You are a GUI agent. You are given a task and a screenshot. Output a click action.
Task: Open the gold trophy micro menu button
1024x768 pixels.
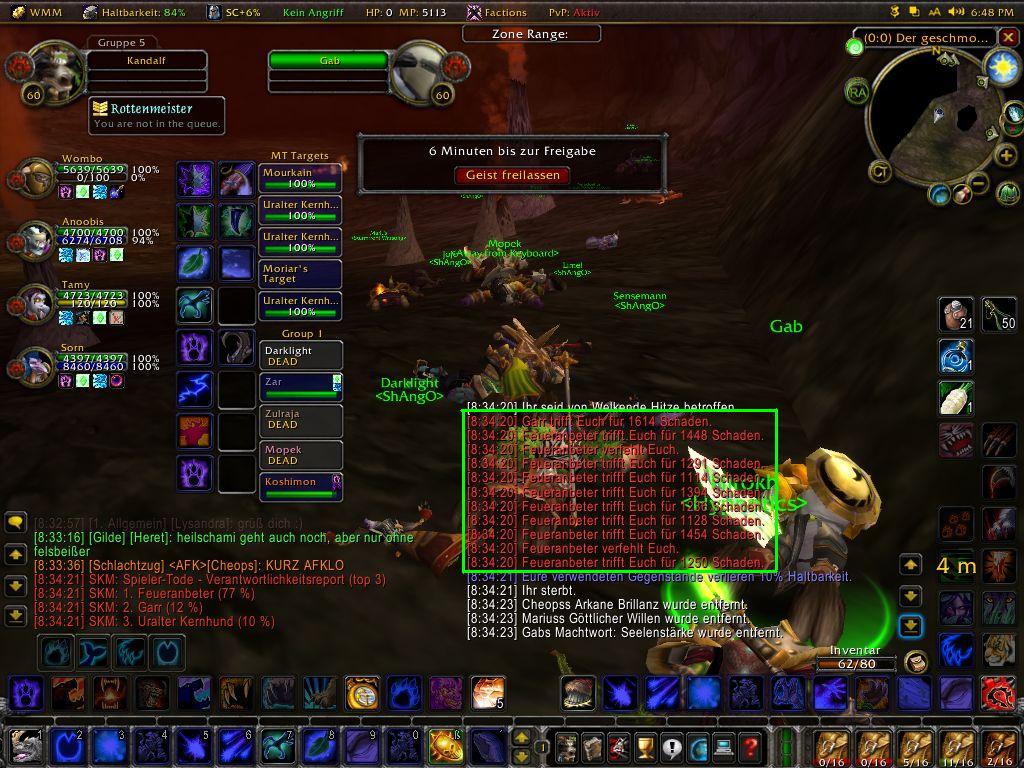645,746
